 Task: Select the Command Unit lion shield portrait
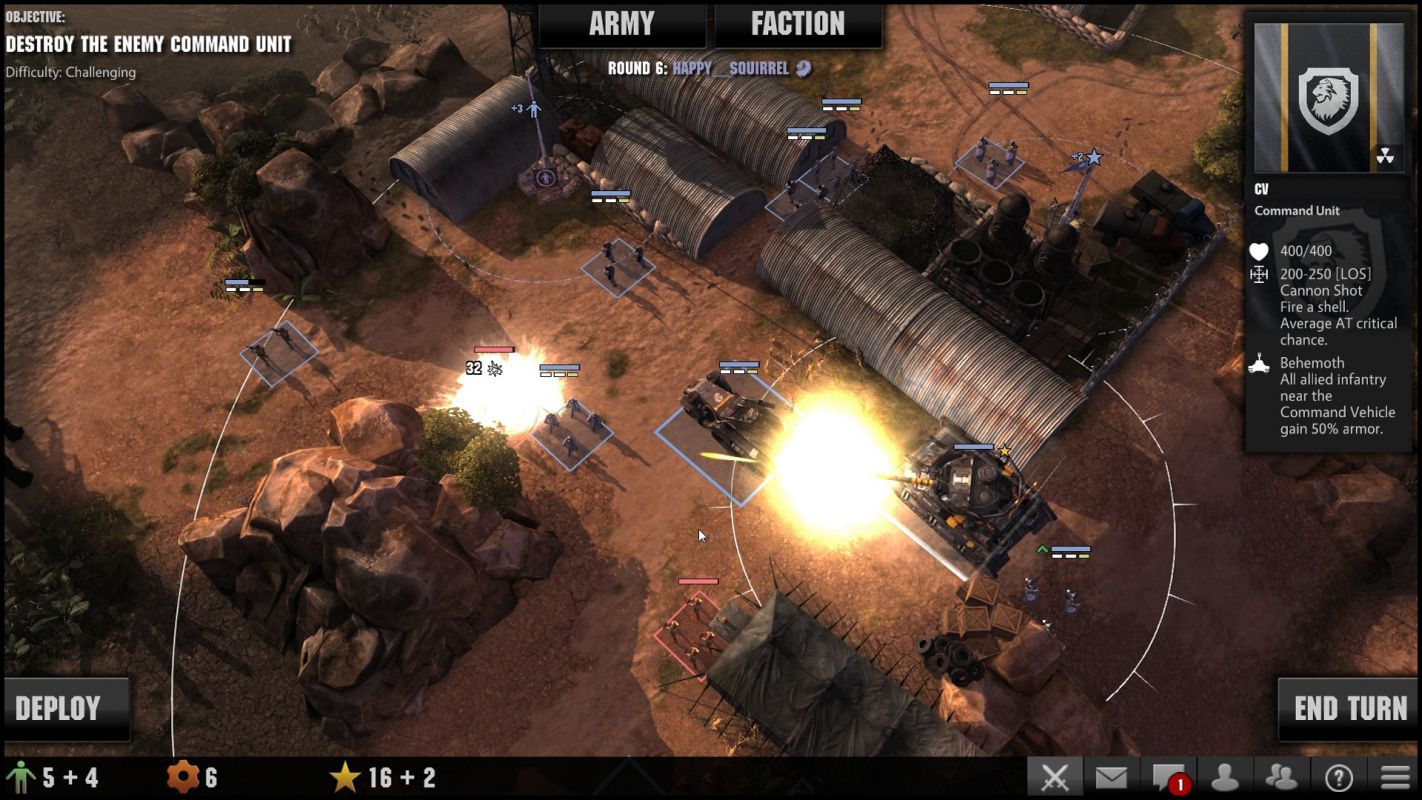1328,98
